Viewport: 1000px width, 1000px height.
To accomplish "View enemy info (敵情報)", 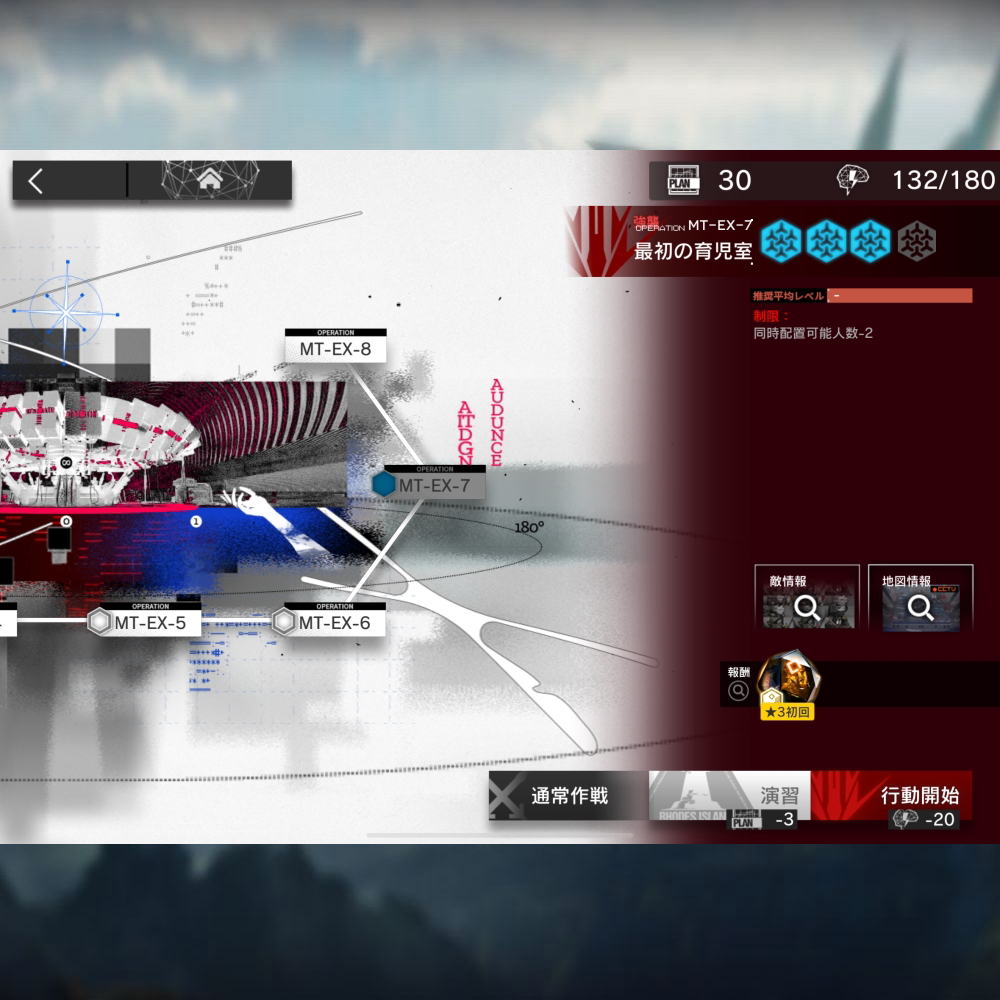I will coord(807,599).
